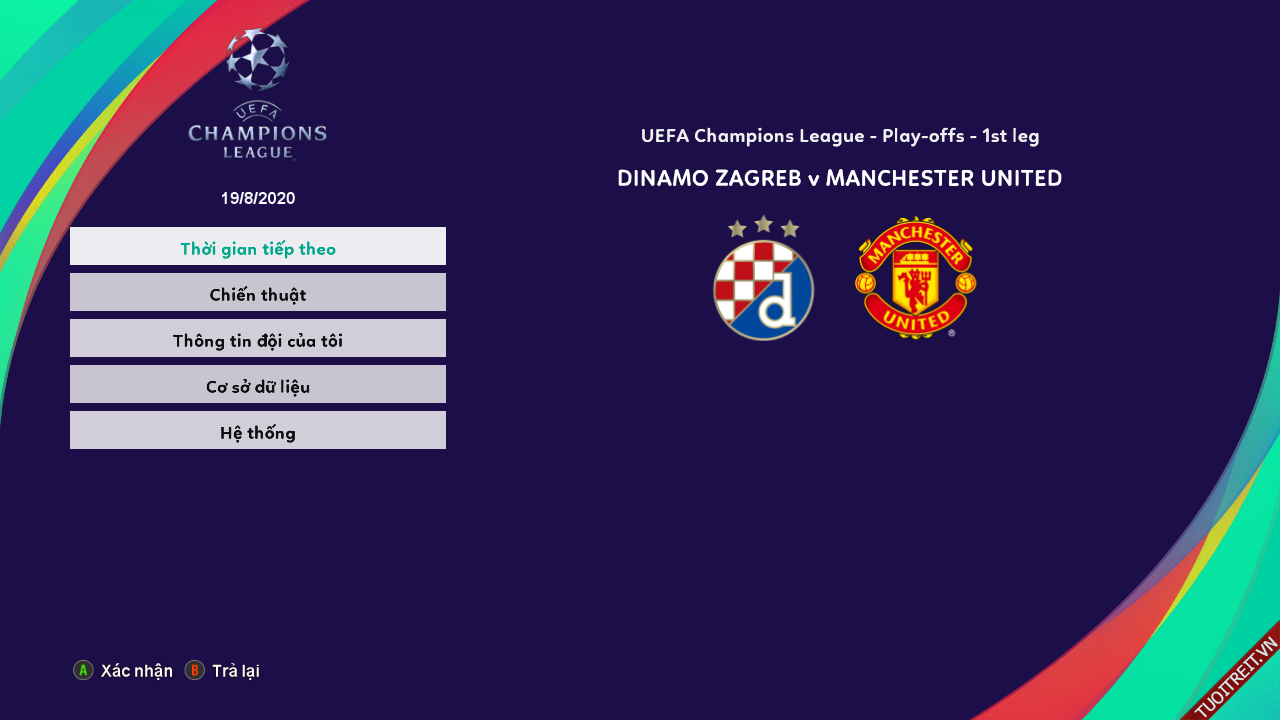The width and height of the screenshot is (1280, 720).
Task: Open the "Cơ sở dữ liệu" database
Action: click(x=258, y=385)
